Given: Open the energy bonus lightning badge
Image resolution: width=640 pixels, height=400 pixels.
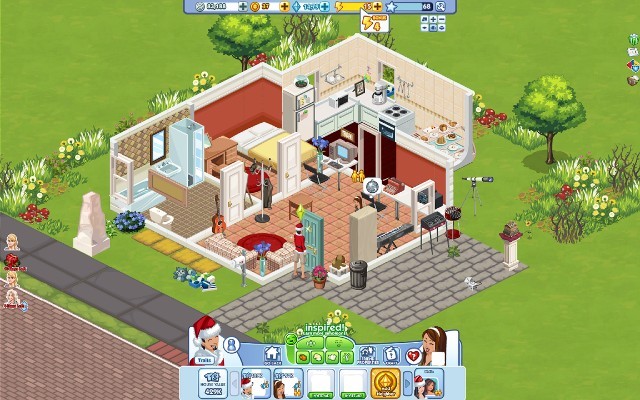Looking at the screenshot, I should pos(370,21).
